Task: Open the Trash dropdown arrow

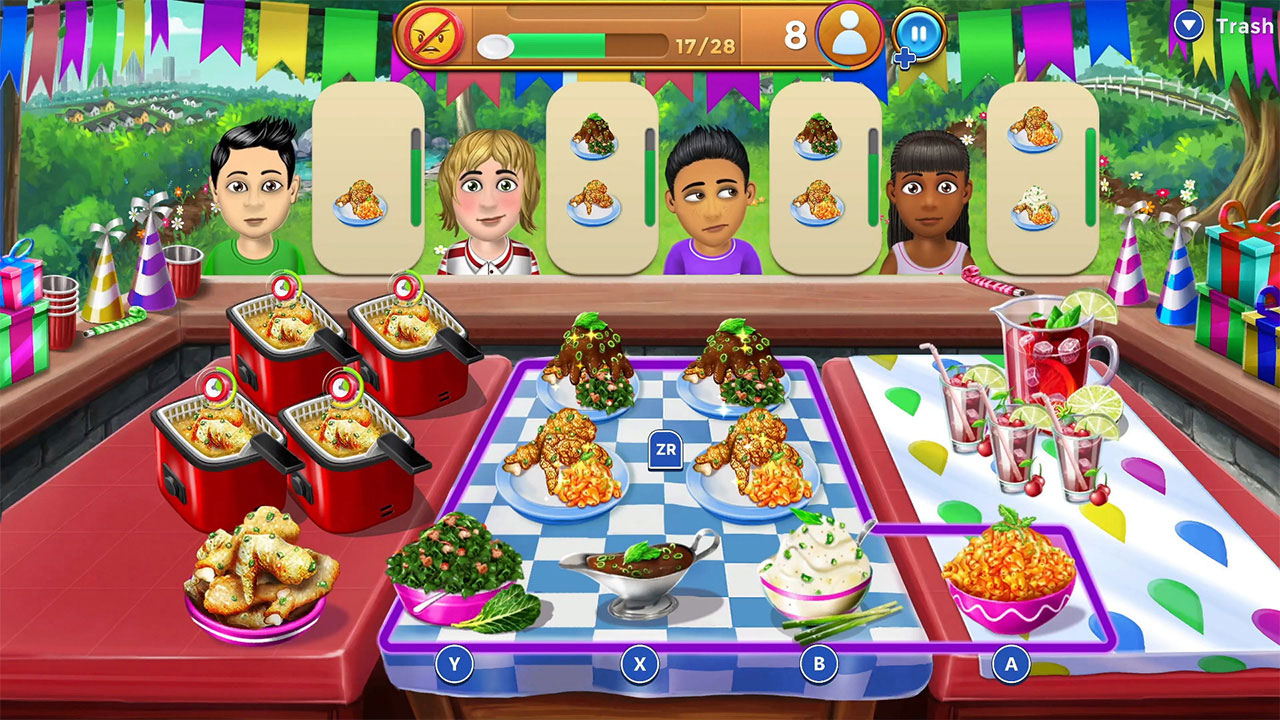Action: tap(1189, 27)
